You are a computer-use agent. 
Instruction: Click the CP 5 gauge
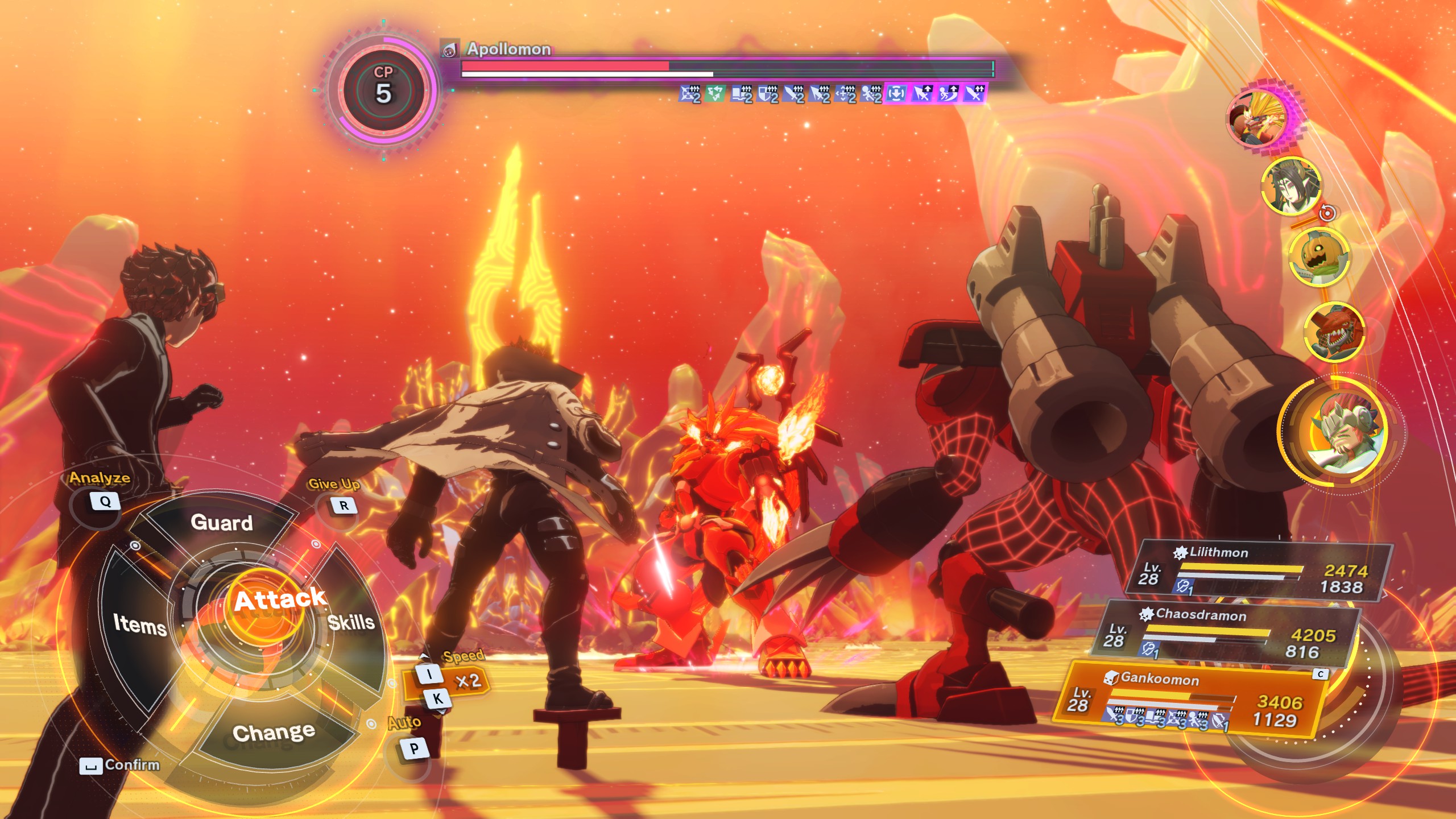[x=383, y=90]
